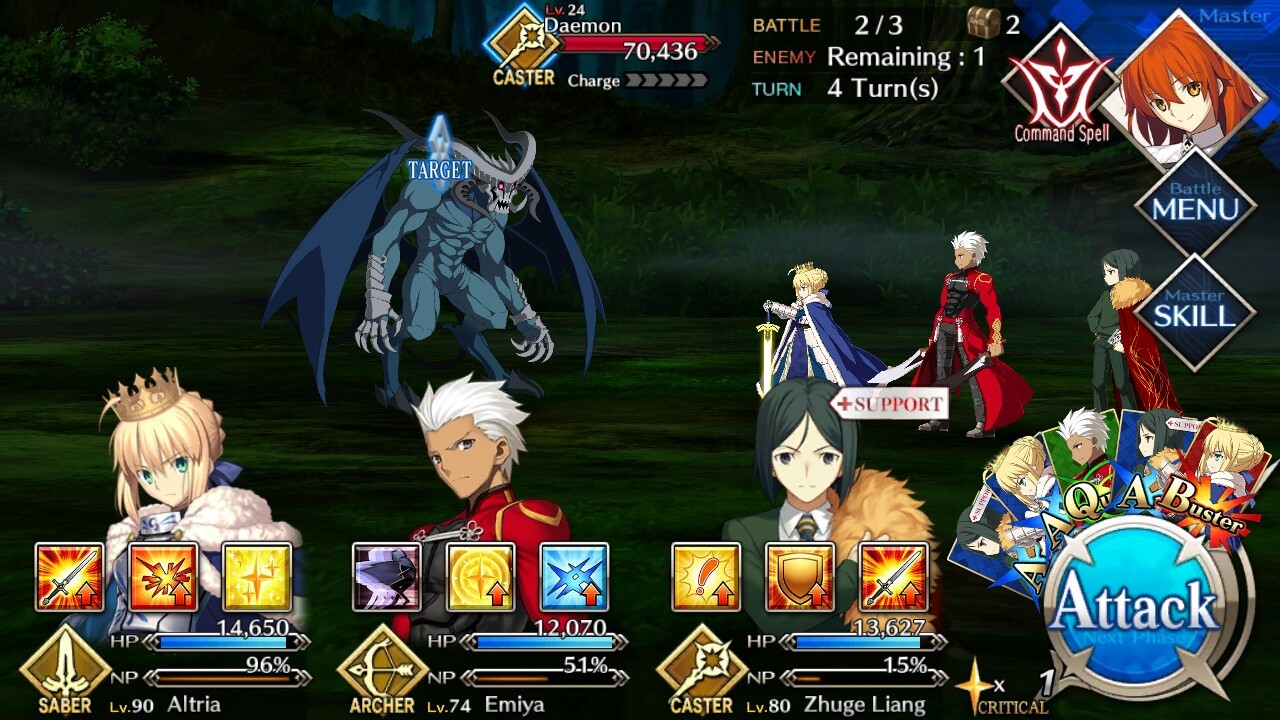Select Altria's Saber class icon
The image size is (1280, 720).
[x=64, y=670]
